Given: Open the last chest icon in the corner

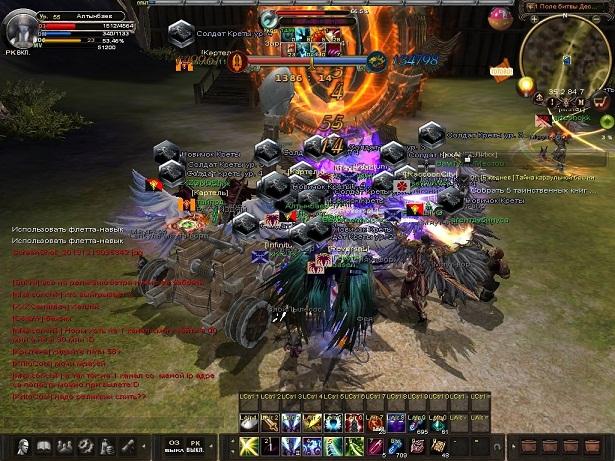Looking at the screenshot, I should tap(597, 445).
